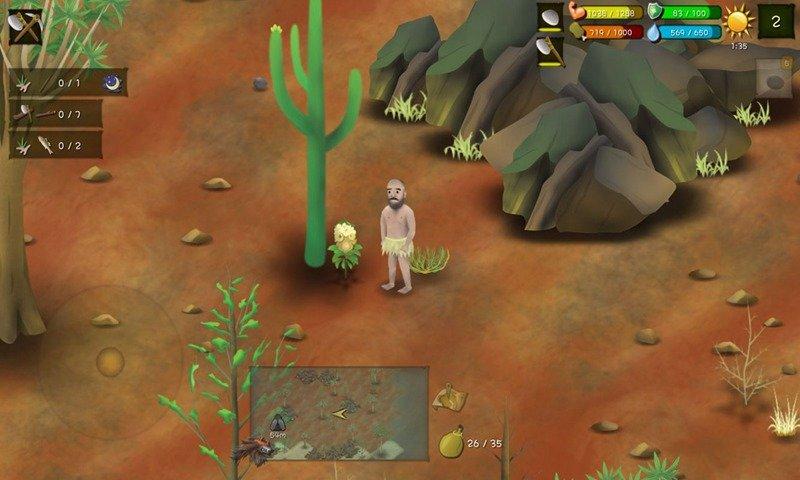Click the sun day-time icon
800x480 pixels.
[x=738, y=23]
